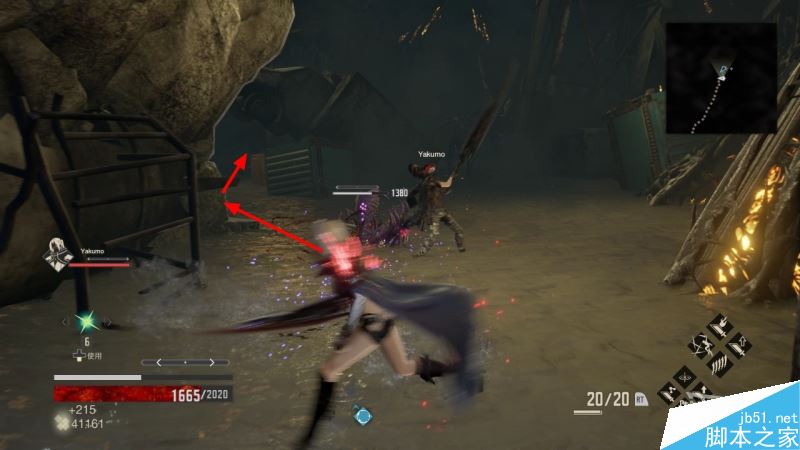Click the blue circle diamond icon
800x450 pixels.
tap(364, 414)
